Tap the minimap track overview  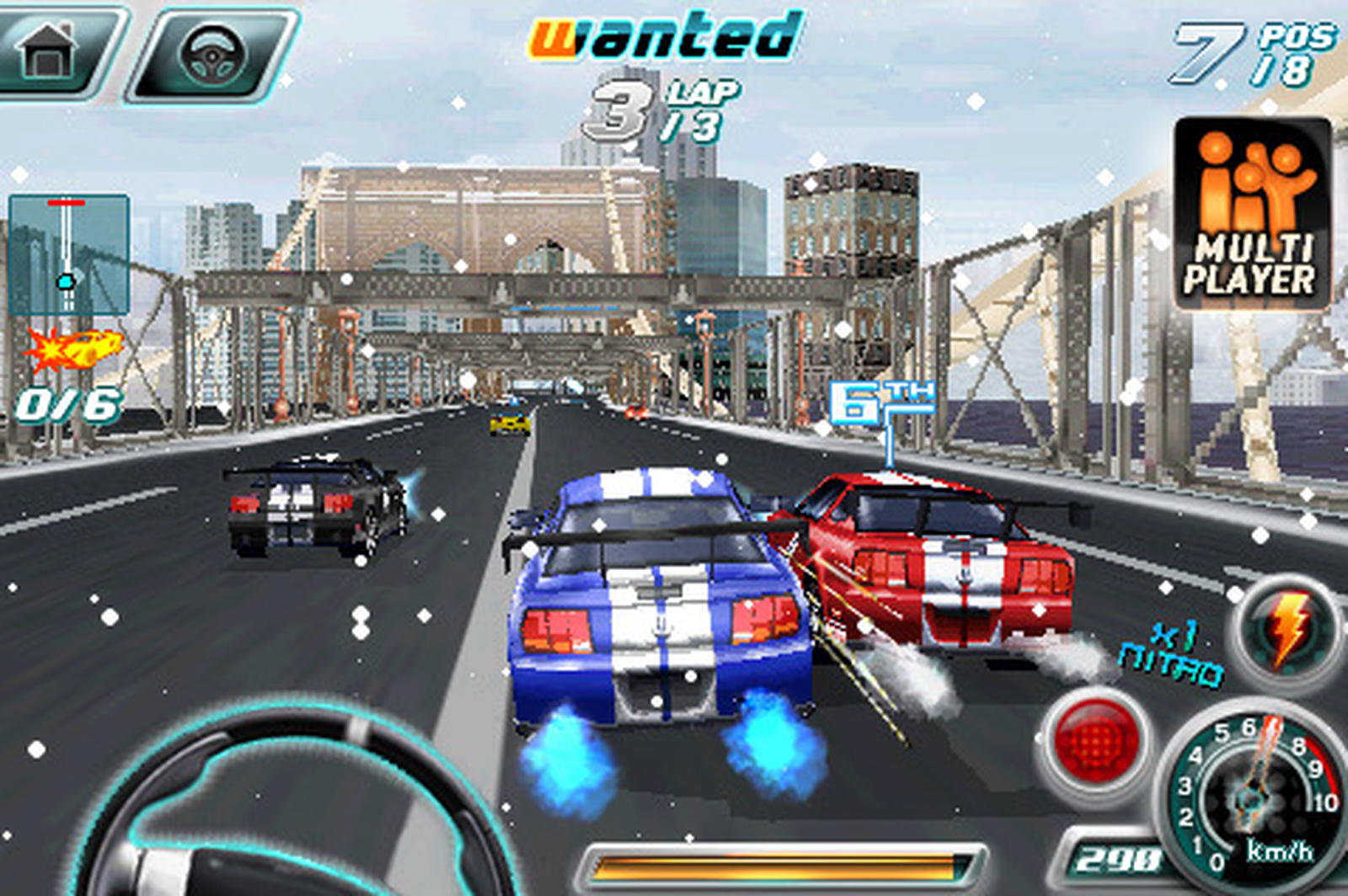[66, 254]
